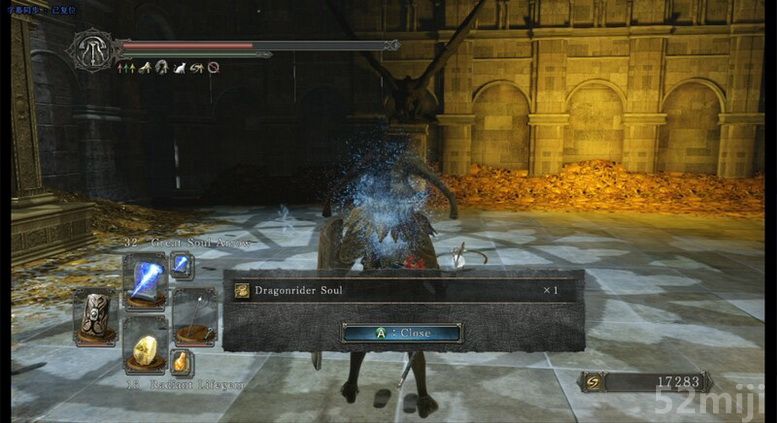The width and height of the screenshot is (777, 423).
Task: Select the shield slot on the left
Action: pos(96,315)
